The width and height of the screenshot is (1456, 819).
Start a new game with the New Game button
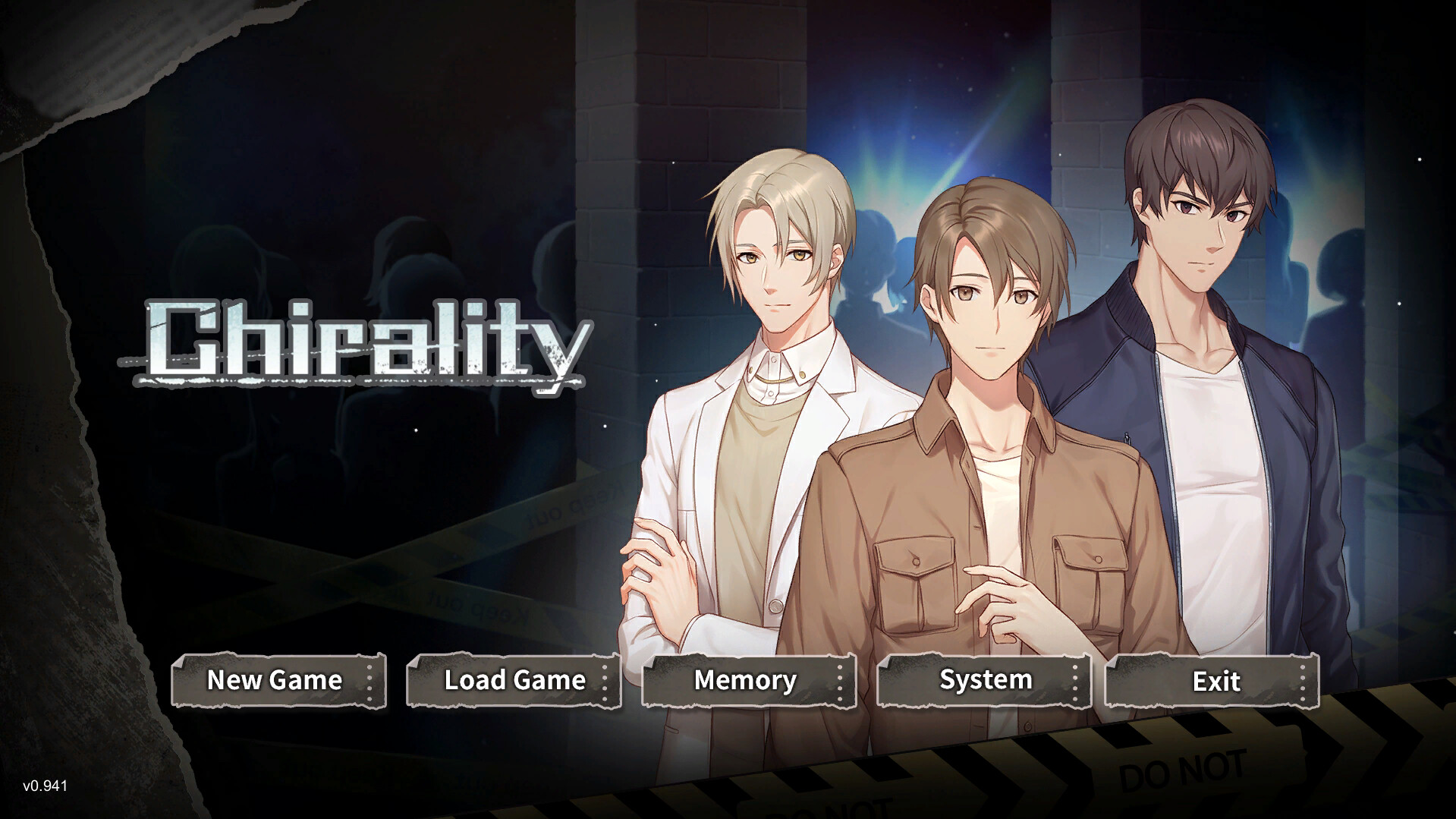coord(275,681)
